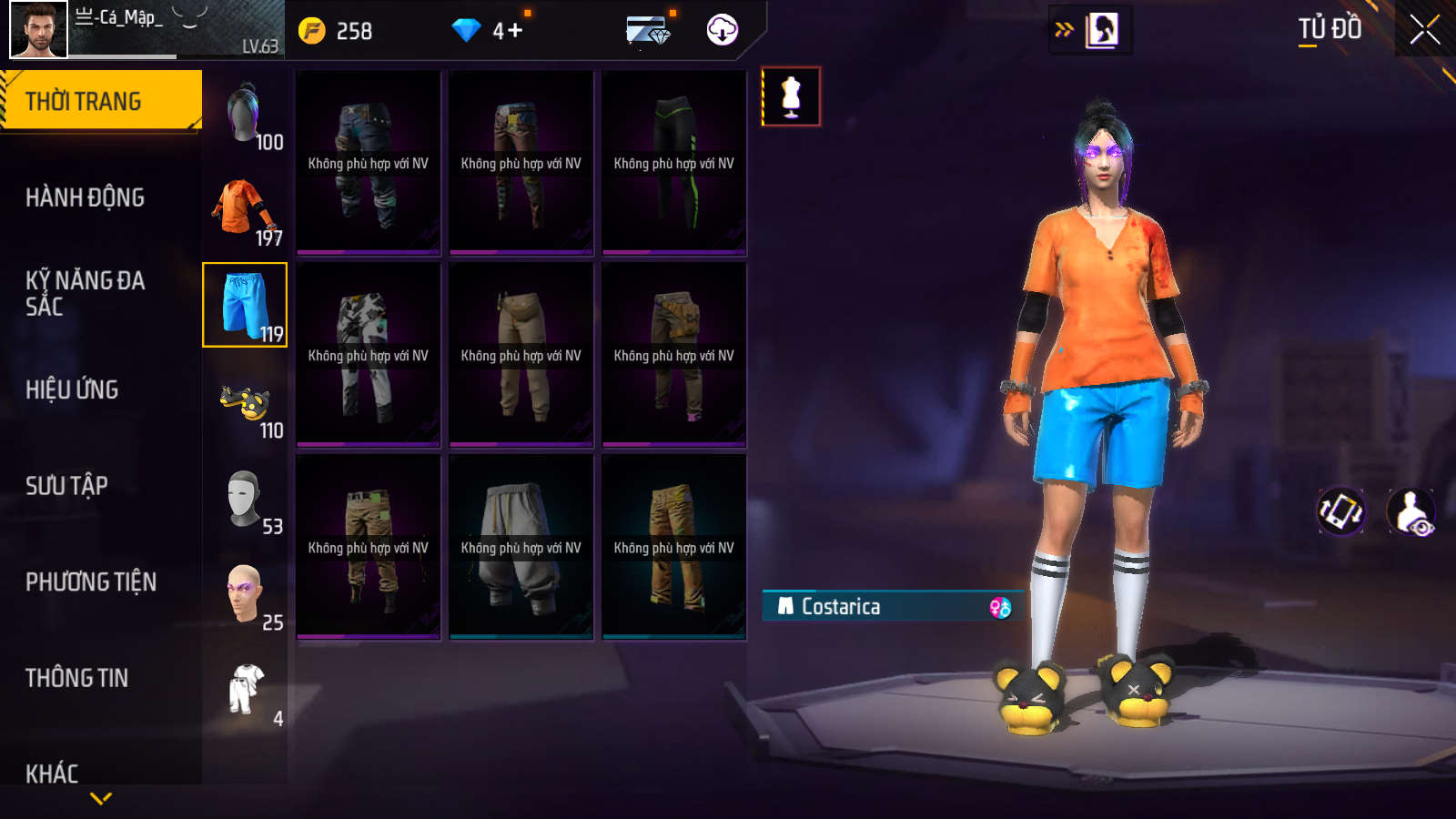Screen dimensions: 1456x819
Task: Choose the bald head face category
Action: (244, 594)
